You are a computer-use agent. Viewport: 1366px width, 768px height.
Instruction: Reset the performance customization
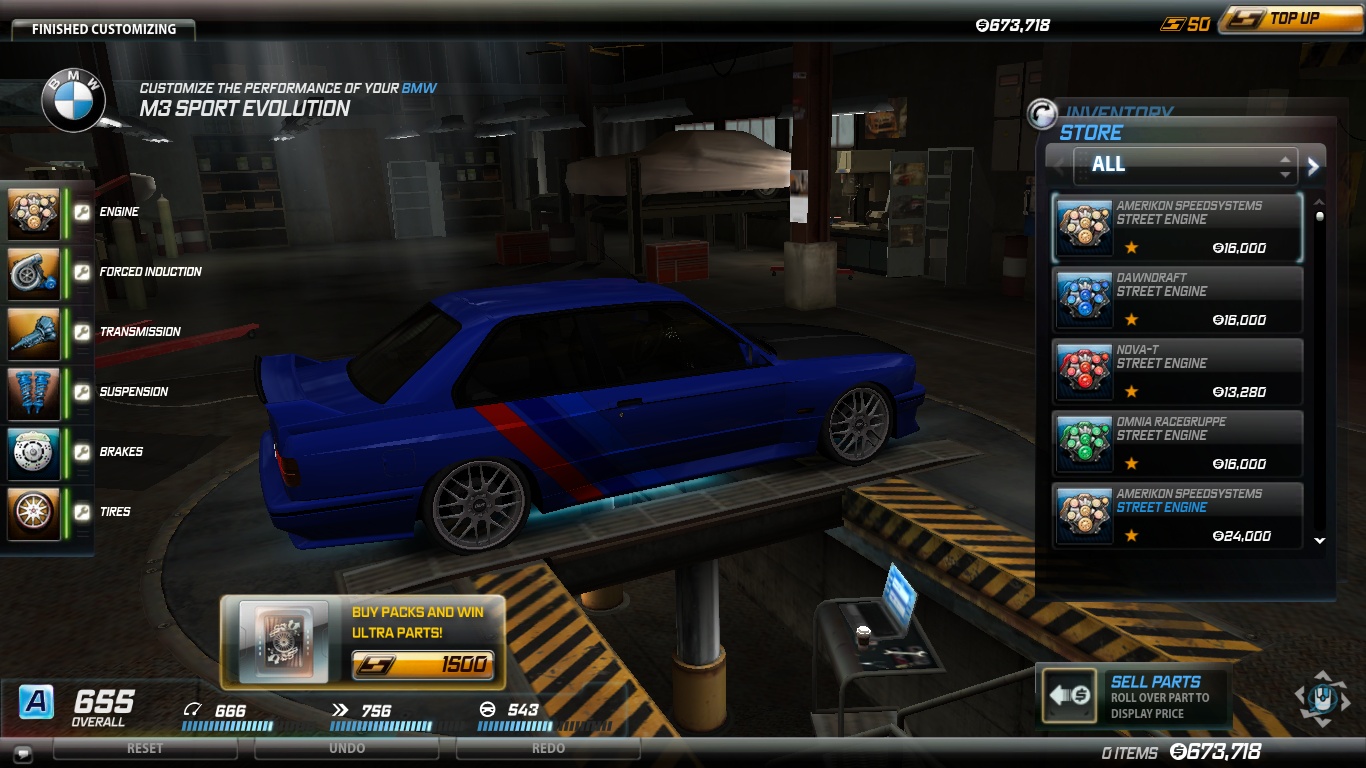tap(145, 748)
